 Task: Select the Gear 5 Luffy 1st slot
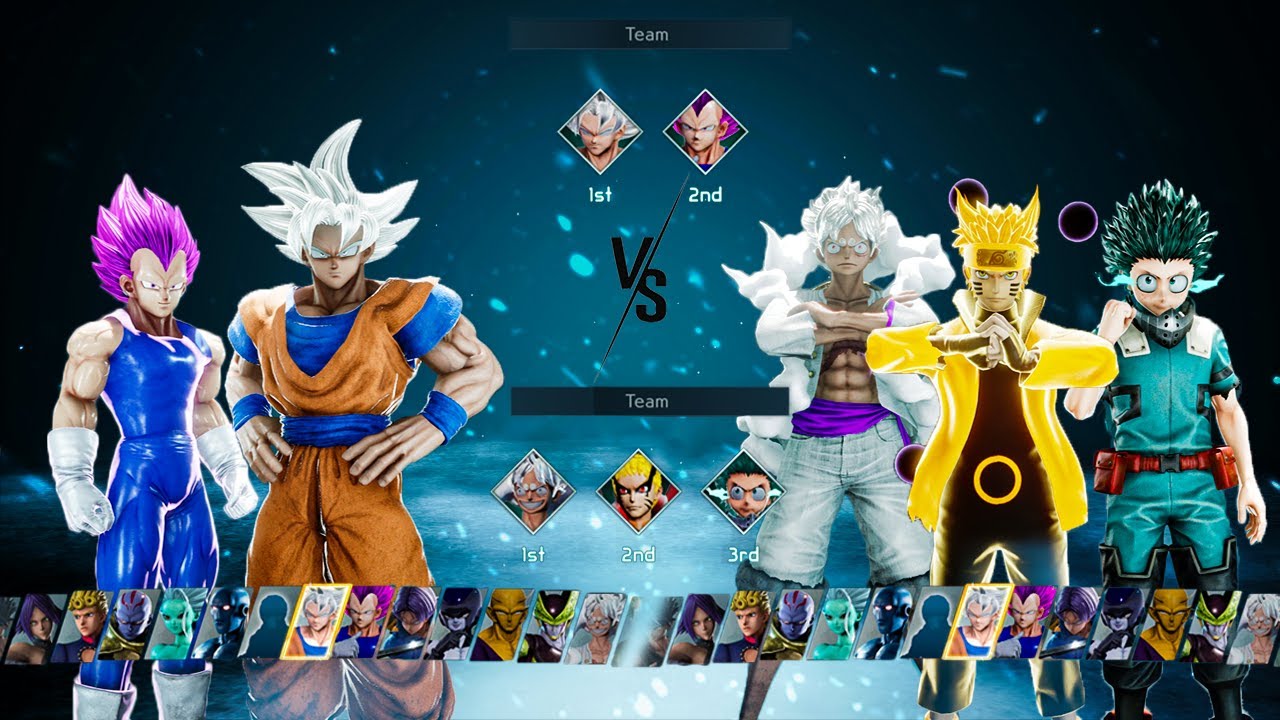tap(533, 491)
